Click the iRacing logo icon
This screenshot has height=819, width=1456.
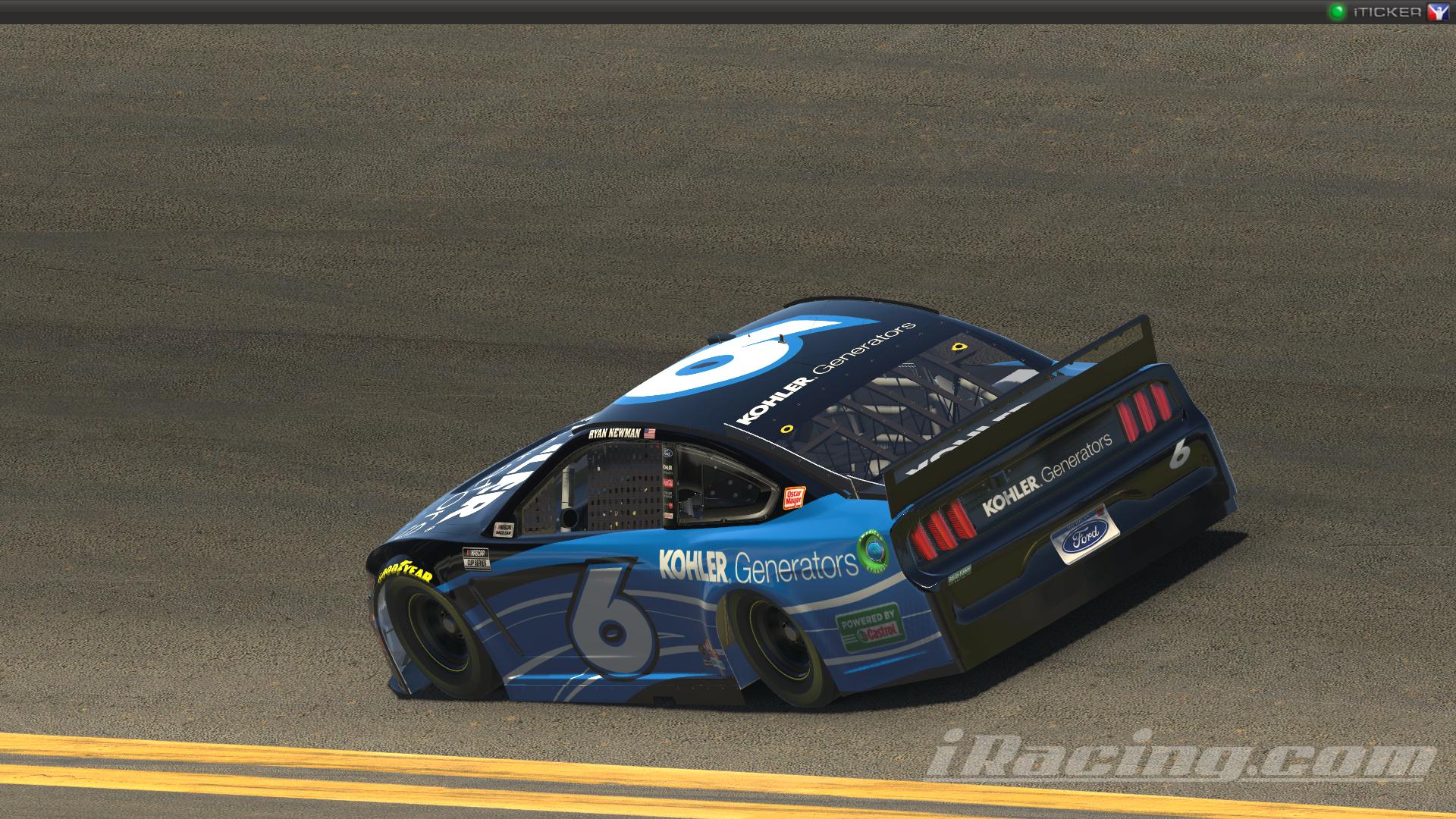pos(1439,12)
